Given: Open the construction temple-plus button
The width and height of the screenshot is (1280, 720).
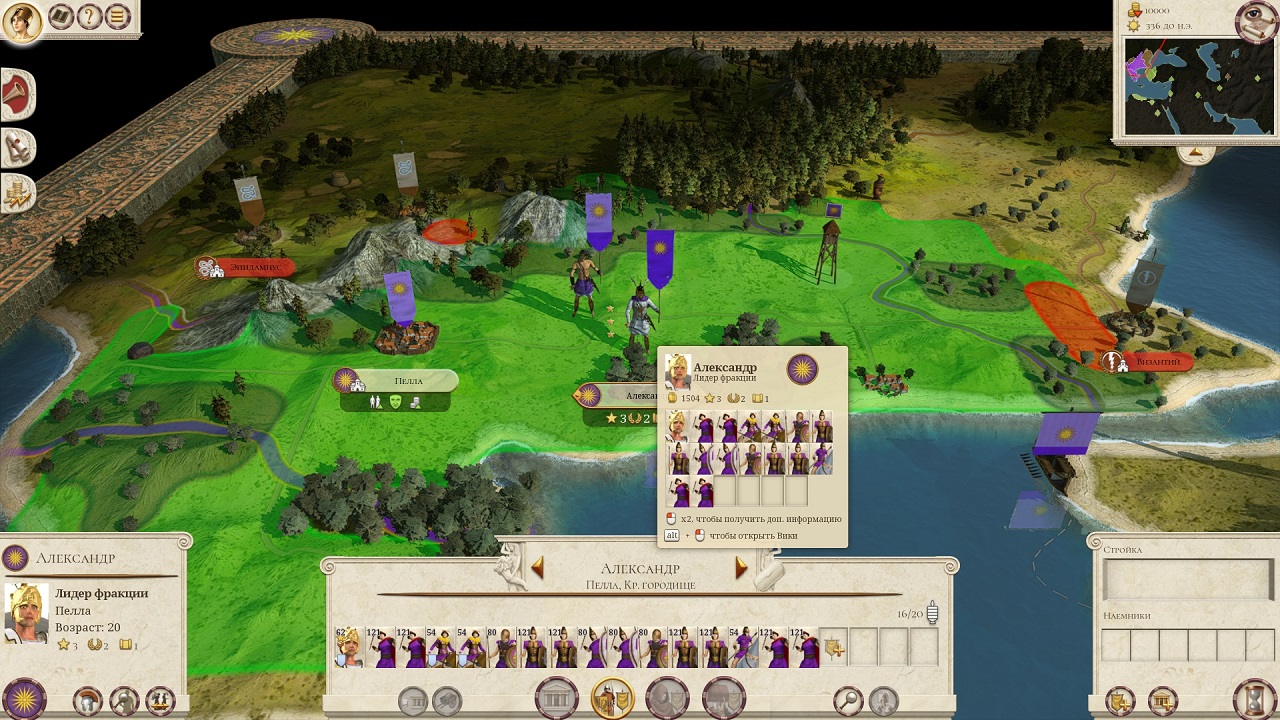Looking at the screenshot, I should point(1161,698).
